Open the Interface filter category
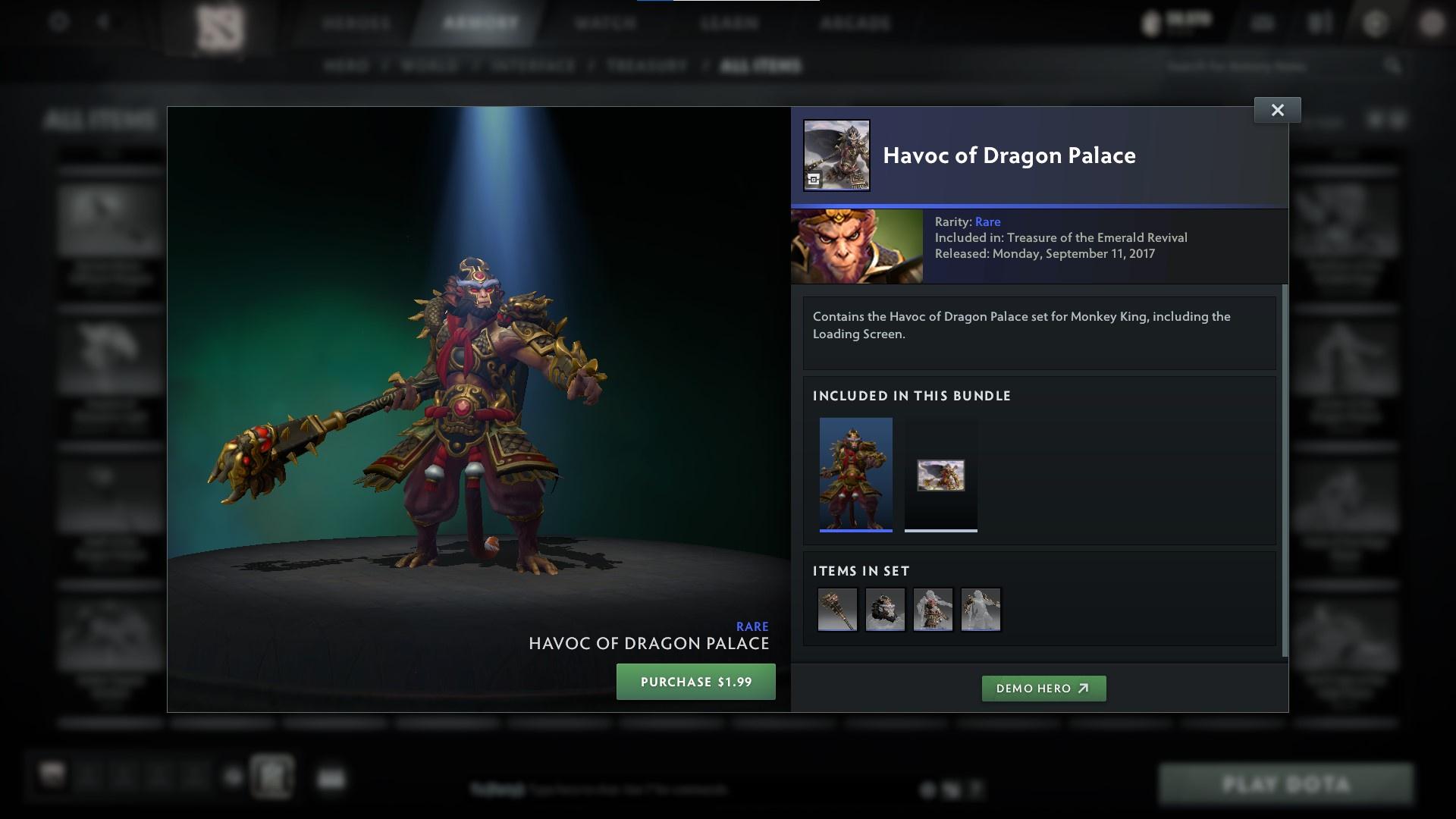This screenshot has width=1456, height=819. pos(532,66)
